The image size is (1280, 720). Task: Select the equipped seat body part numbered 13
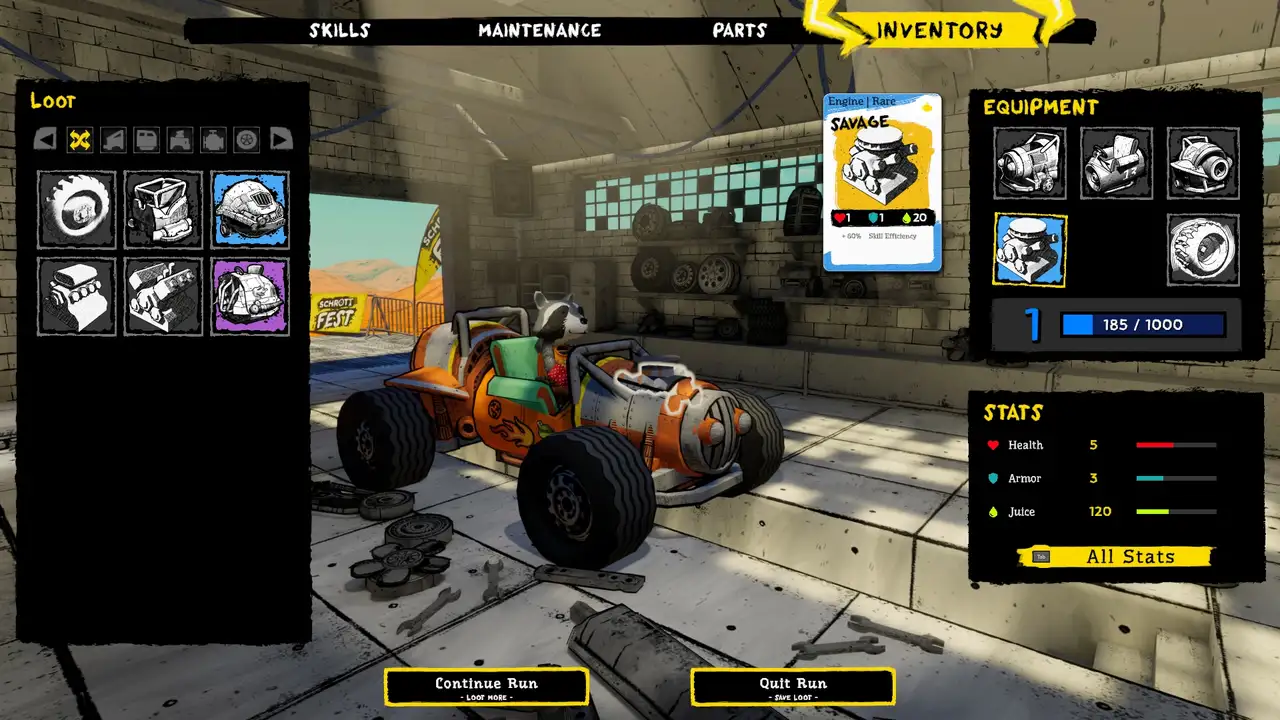[x=1117, y=164]
